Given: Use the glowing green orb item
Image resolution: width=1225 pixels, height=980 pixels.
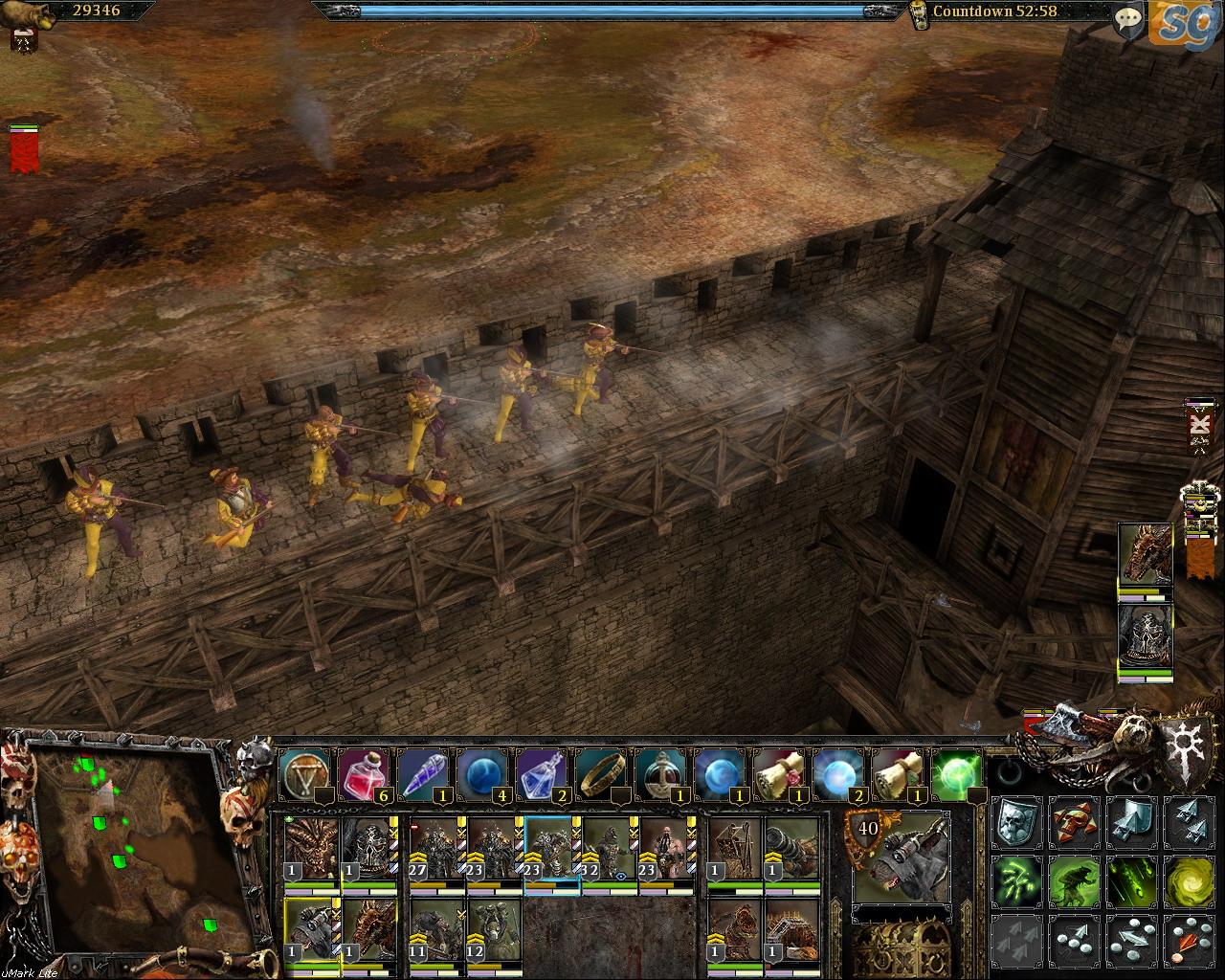Looking at the screenshot, I should tap(957, 771).
